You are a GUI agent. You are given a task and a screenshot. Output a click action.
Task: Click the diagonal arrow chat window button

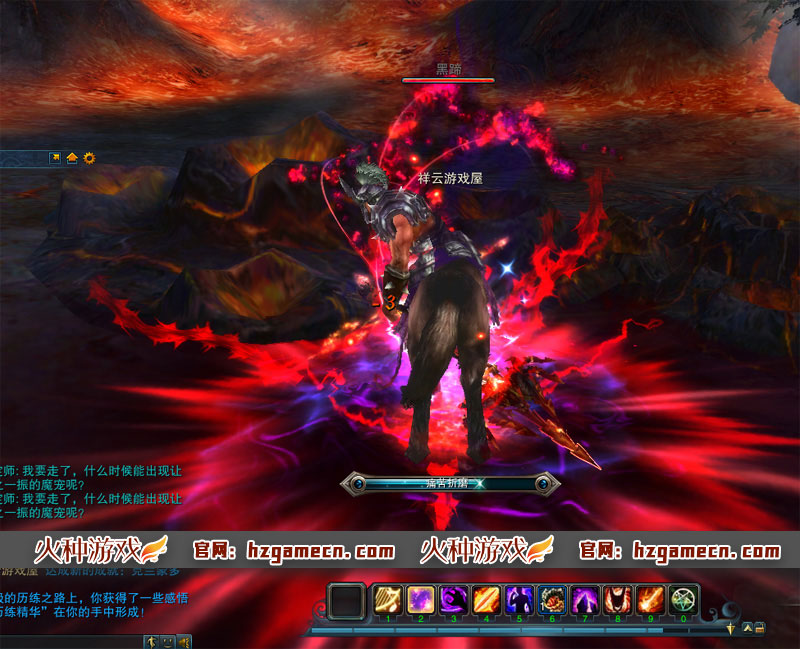[x=56, y=158]
